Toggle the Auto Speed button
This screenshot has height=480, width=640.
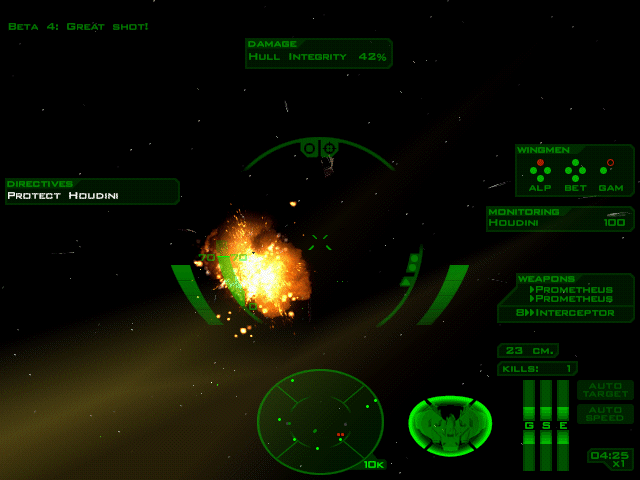(605, 413)
